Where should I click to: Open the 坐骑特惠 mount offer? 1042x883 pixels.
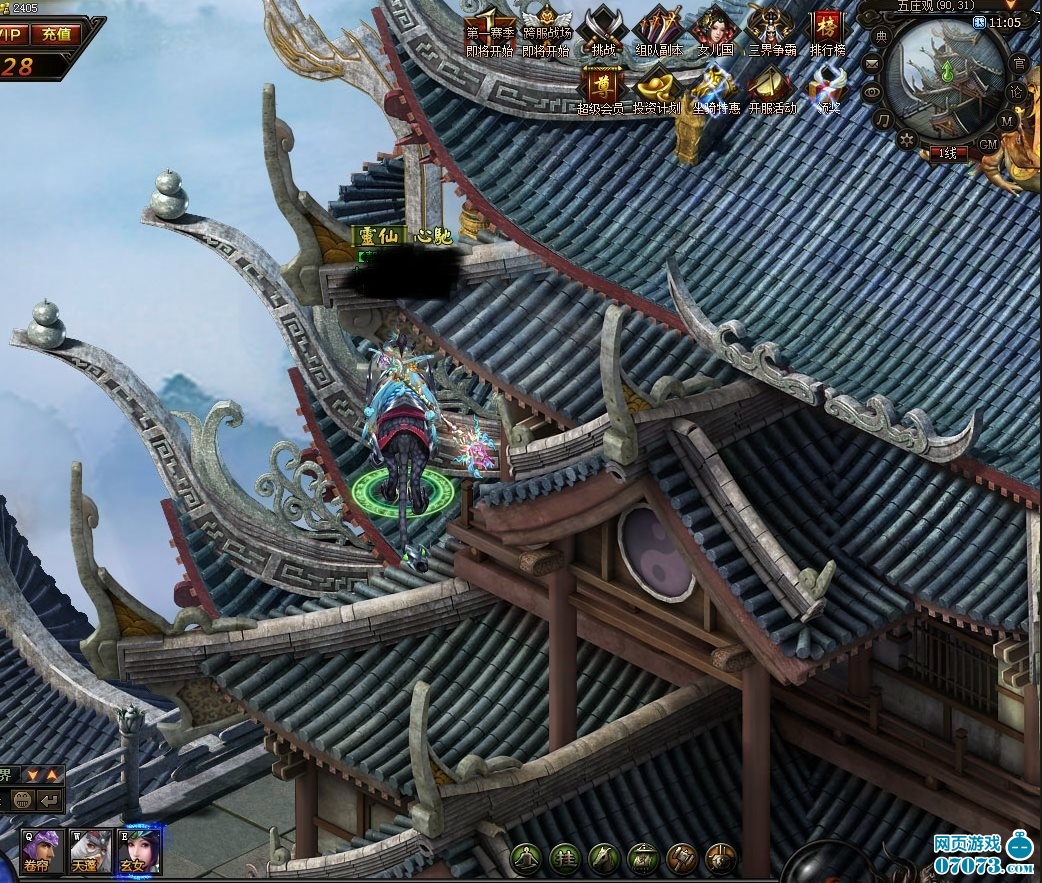(x=715, y=86)
